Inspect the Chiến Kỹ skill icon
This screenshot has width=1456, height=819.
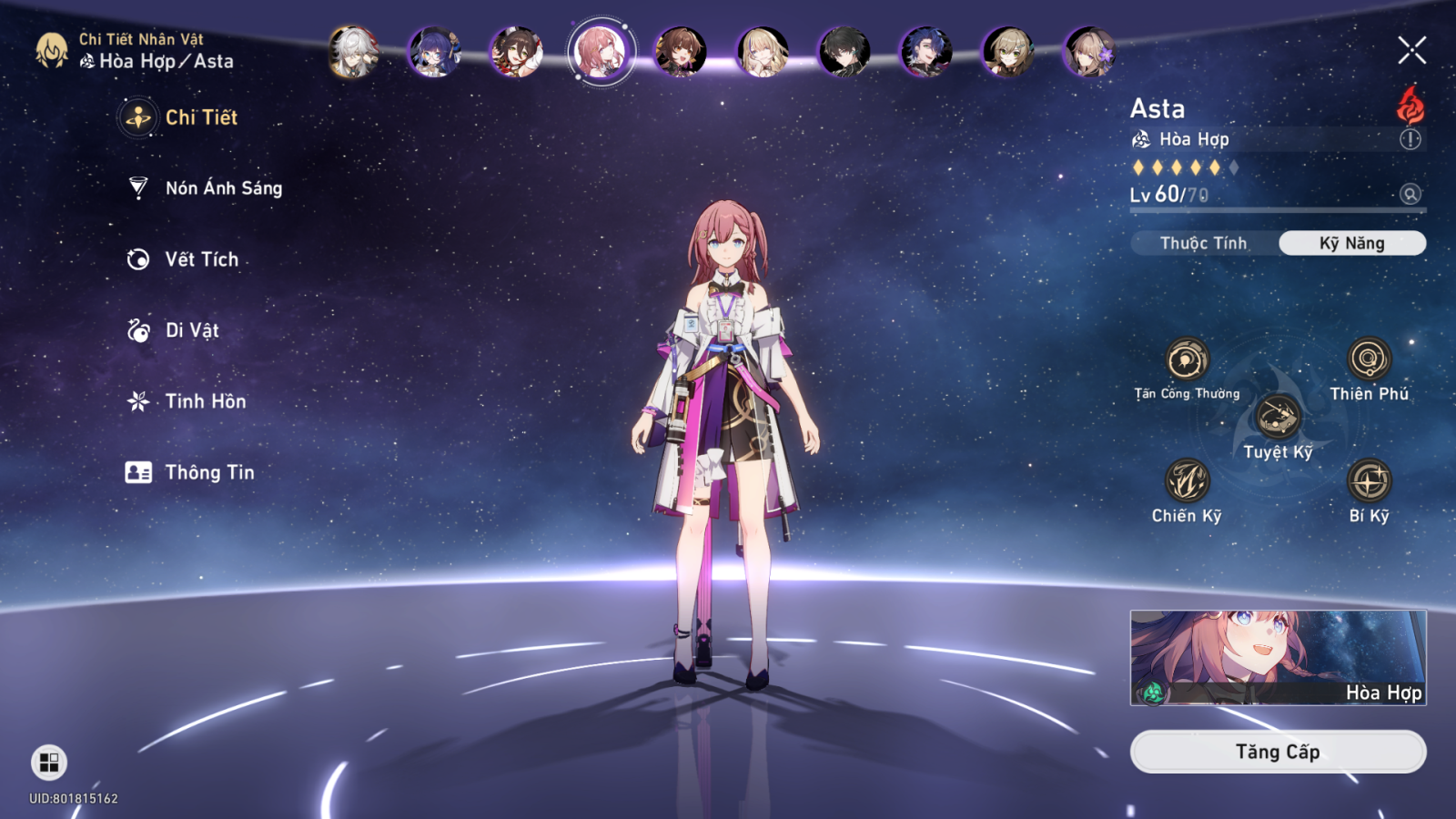click(1187, 481)
